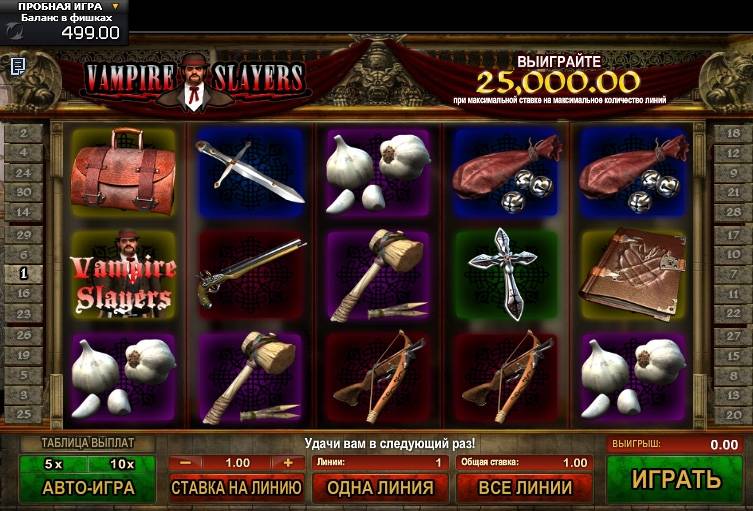Click the СТАВКА НА ЛИНИЮ button
Image resolution: width=753 pixels, height=511 pixels.
(x=237, y=488)
